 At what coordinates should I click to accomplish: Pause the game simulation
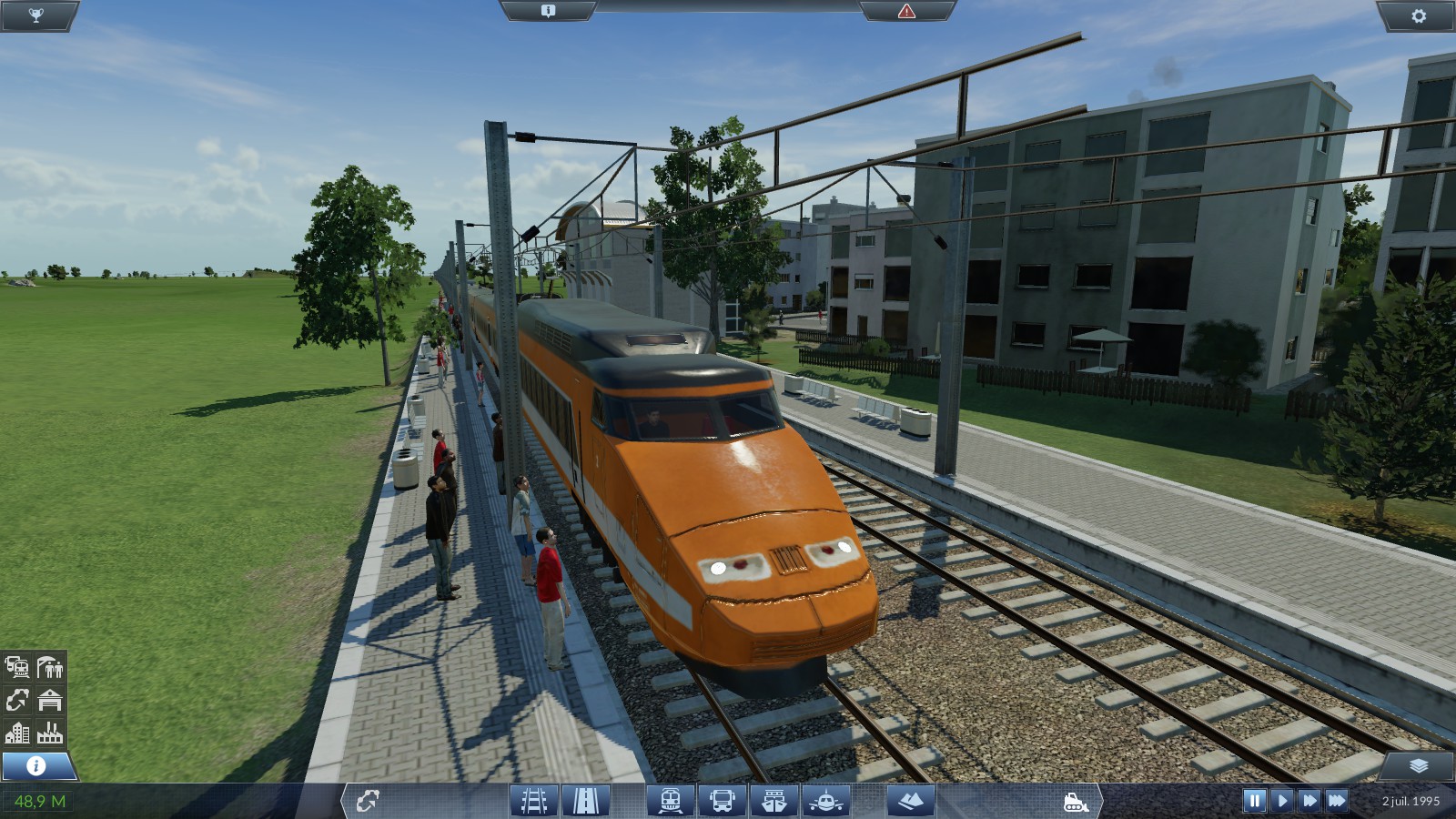(1254, 801)
